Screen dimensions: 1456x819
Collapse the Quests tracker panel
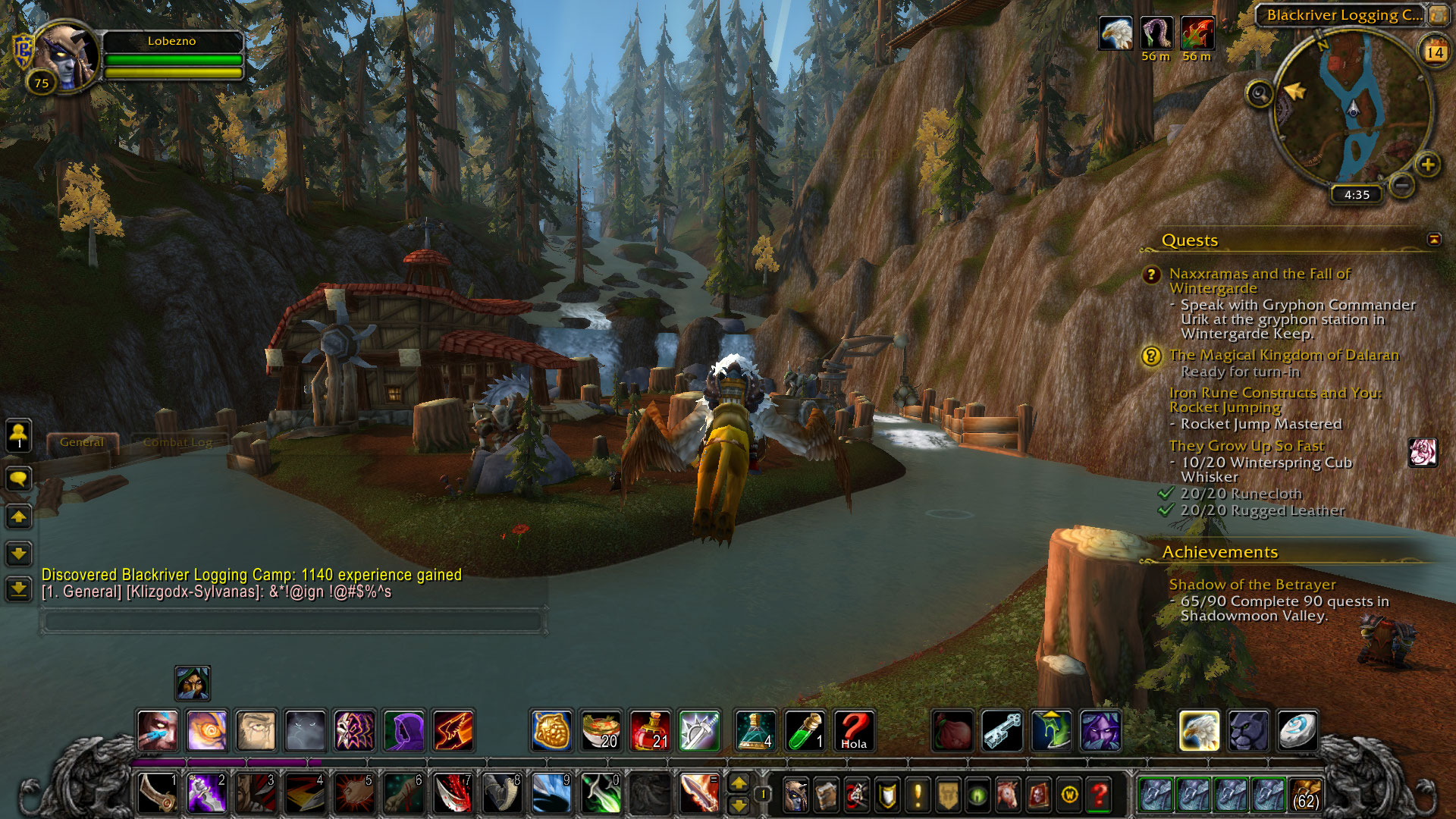click(x=1434, y=240)
